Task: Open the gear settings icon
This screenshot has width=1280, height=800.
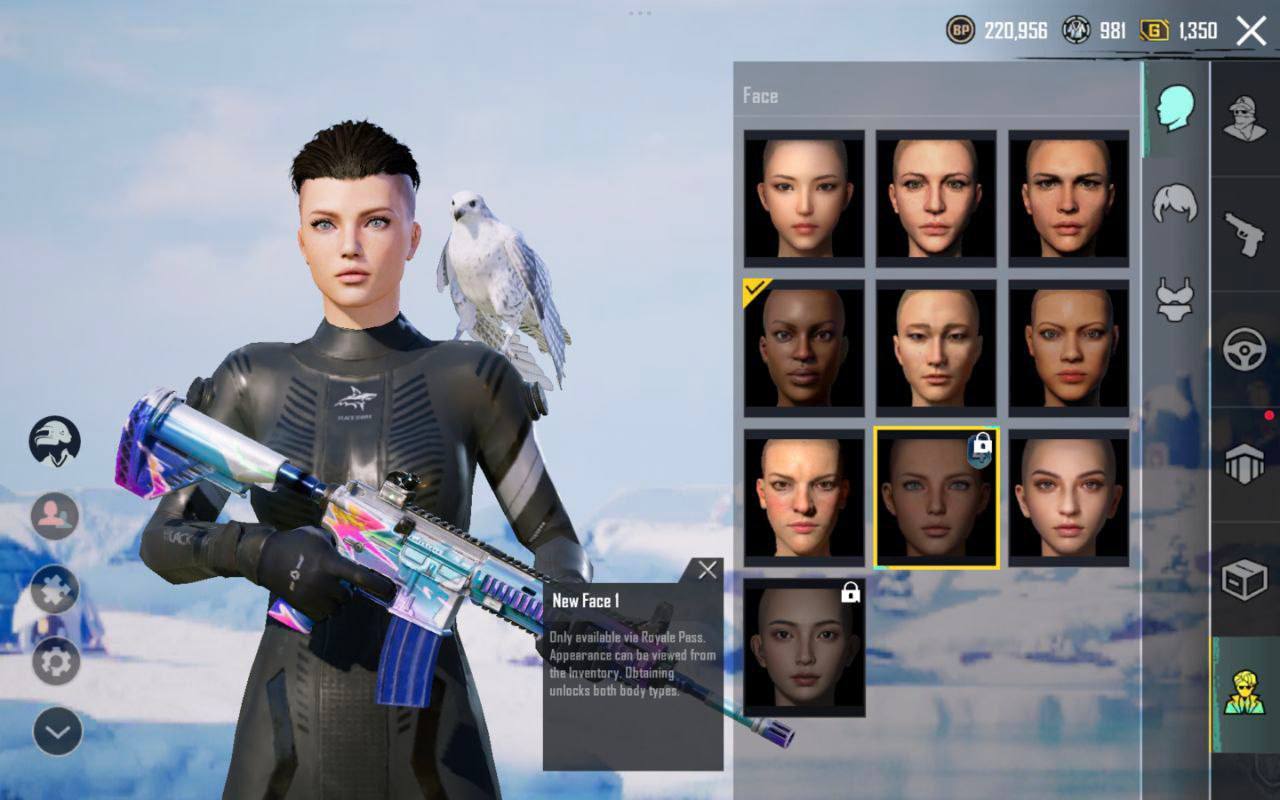Action: 56,661
